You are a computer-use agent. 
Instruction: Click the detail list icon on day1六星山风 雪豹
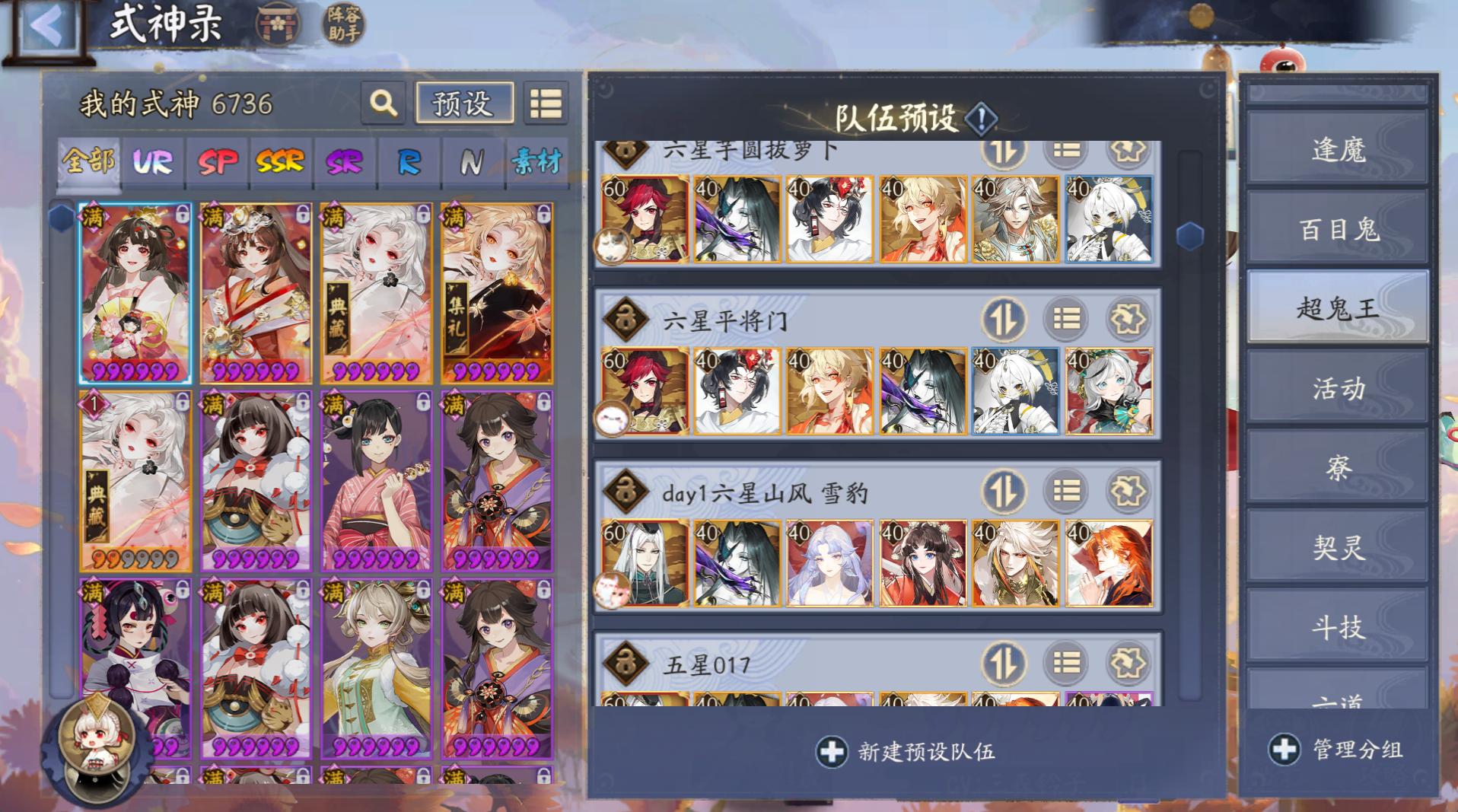(x=1065, y=492)
